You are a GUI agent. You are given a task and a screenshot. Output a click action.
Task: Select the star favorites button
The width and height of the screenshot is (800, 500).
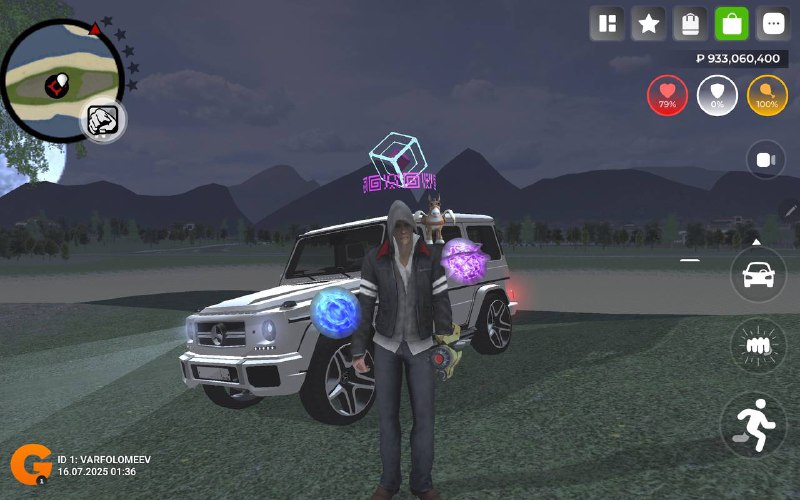[x=649, y=24]
